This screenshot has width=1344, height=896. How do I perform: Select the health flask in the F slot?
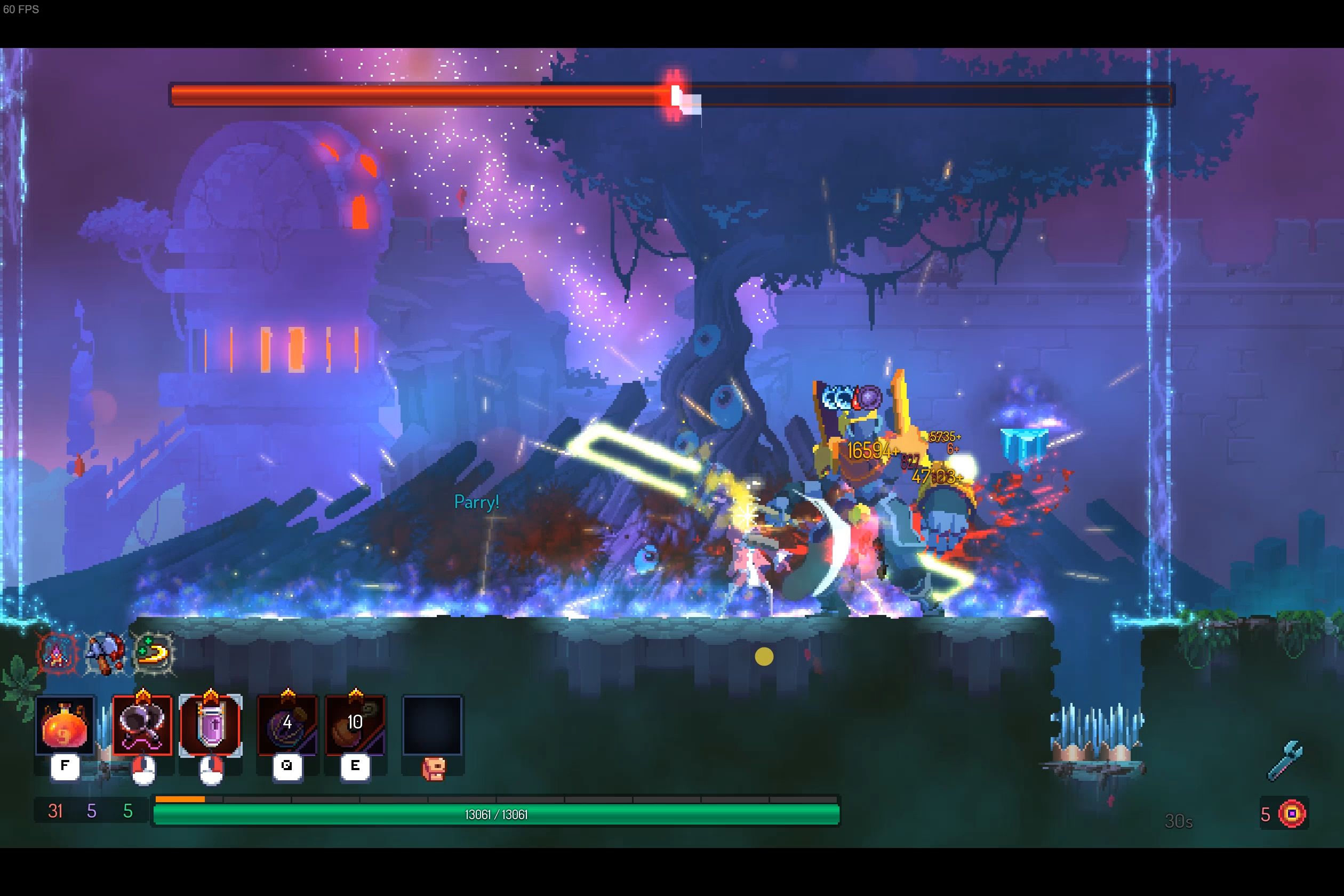(x=65, y=726)
